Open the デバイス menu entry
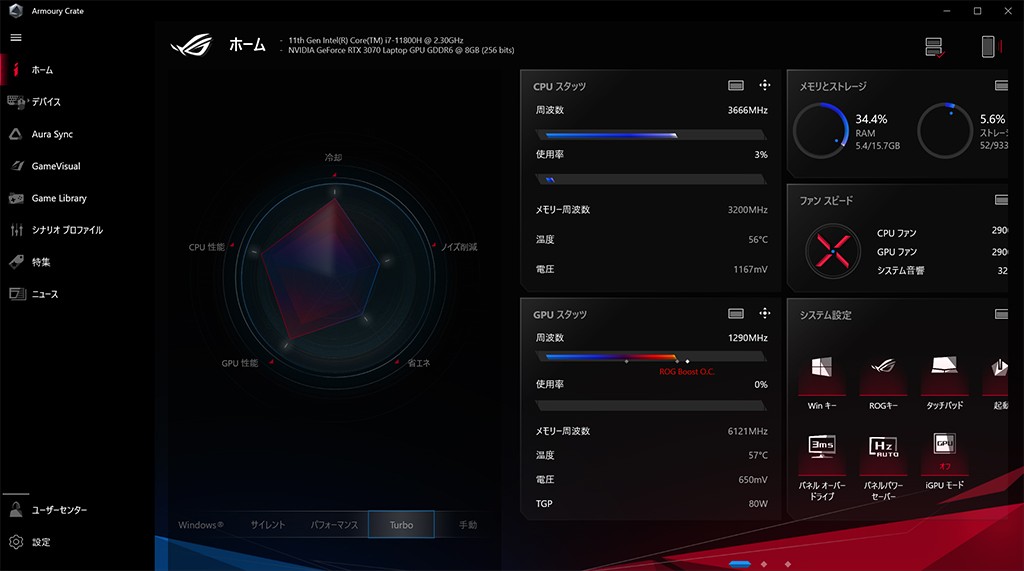Screen dimensions: 1024x571 coord(45,102)
